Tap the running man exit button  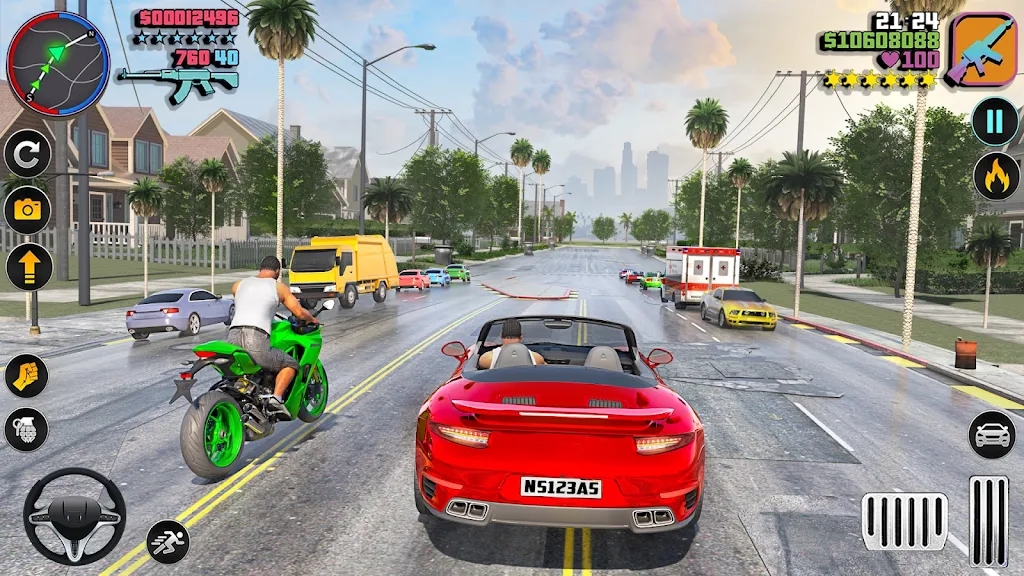(x=168, y=541)
